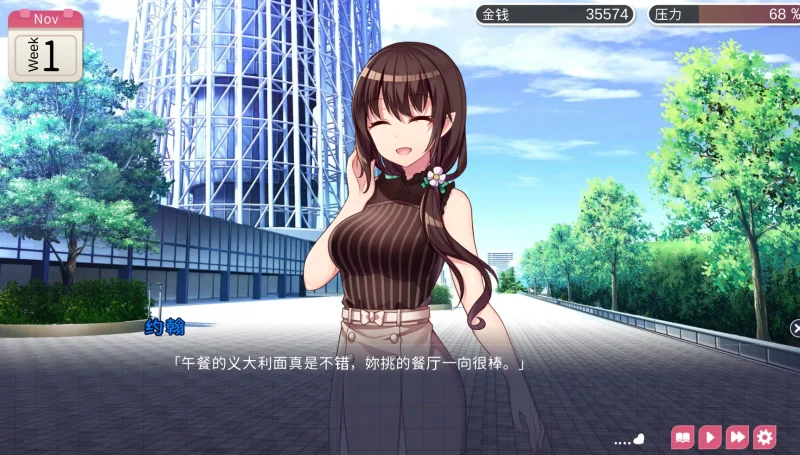
Task: Hide the dialogue box with the X button
Action: (x=795, y=327)
